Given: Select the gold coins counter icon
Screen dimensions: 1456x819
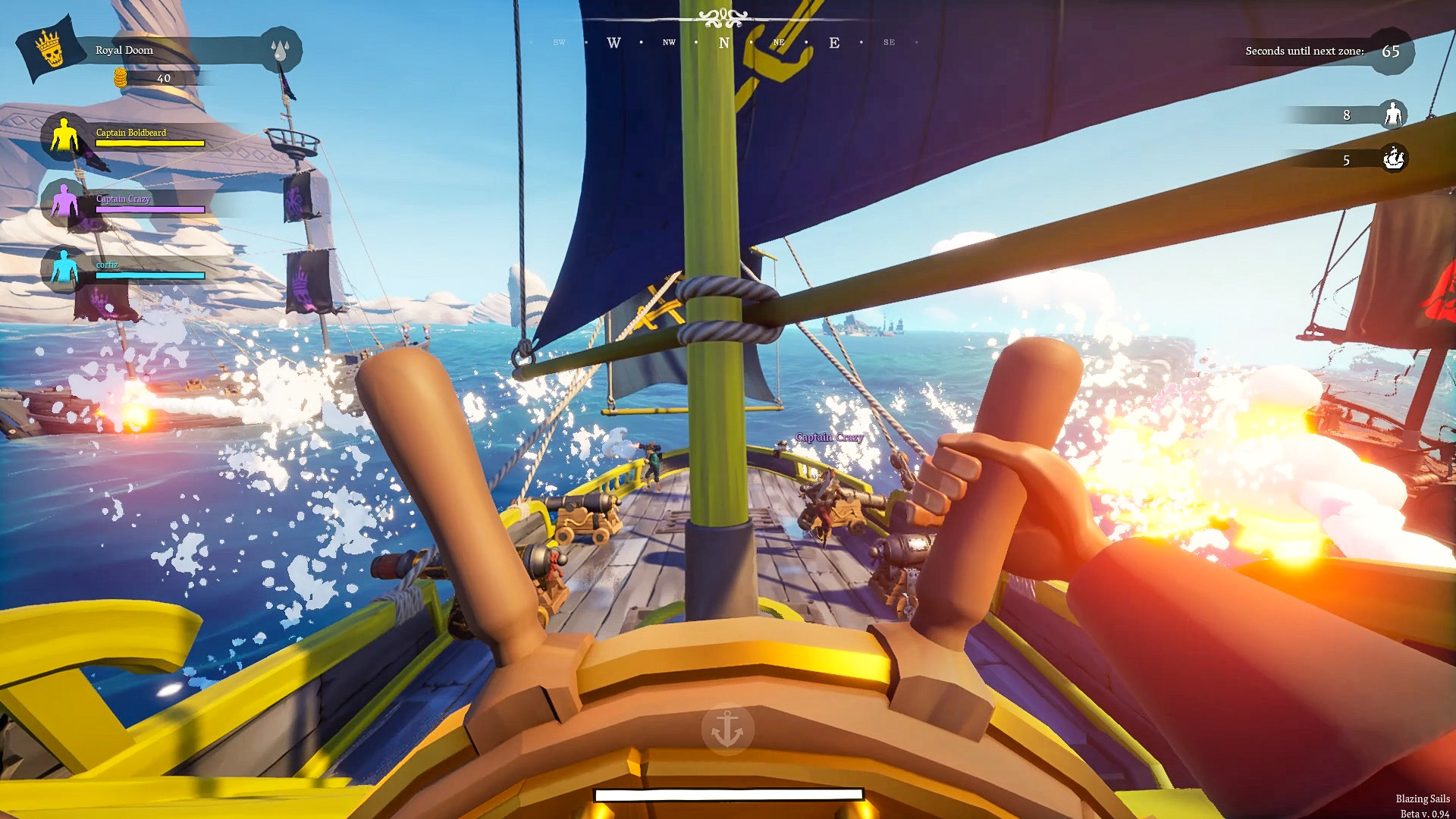Looking at the screenshot, I should pyautogui.click(x=121, y=77).
